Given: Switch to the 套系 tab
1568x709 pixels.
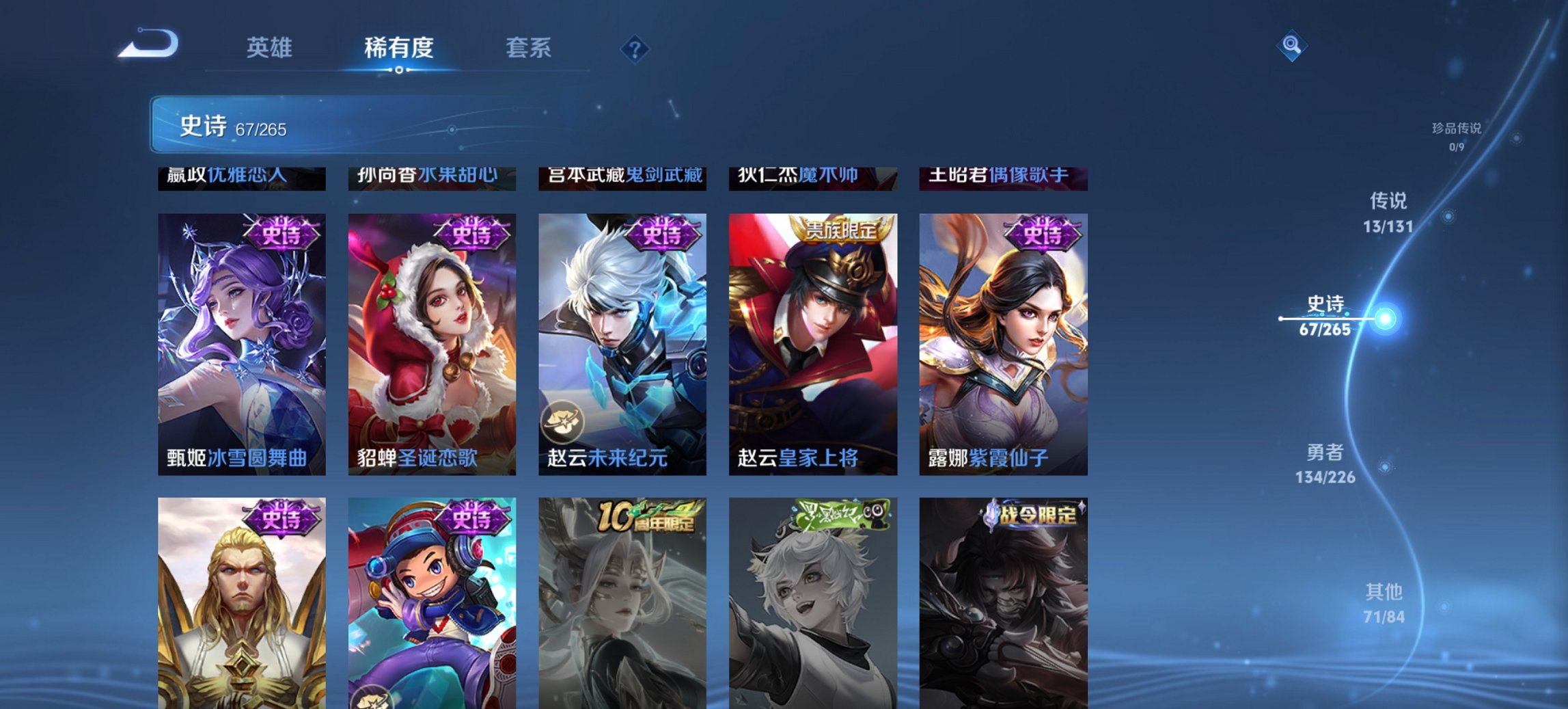Looking at the screenshot, I should click(x=529, y=48).
